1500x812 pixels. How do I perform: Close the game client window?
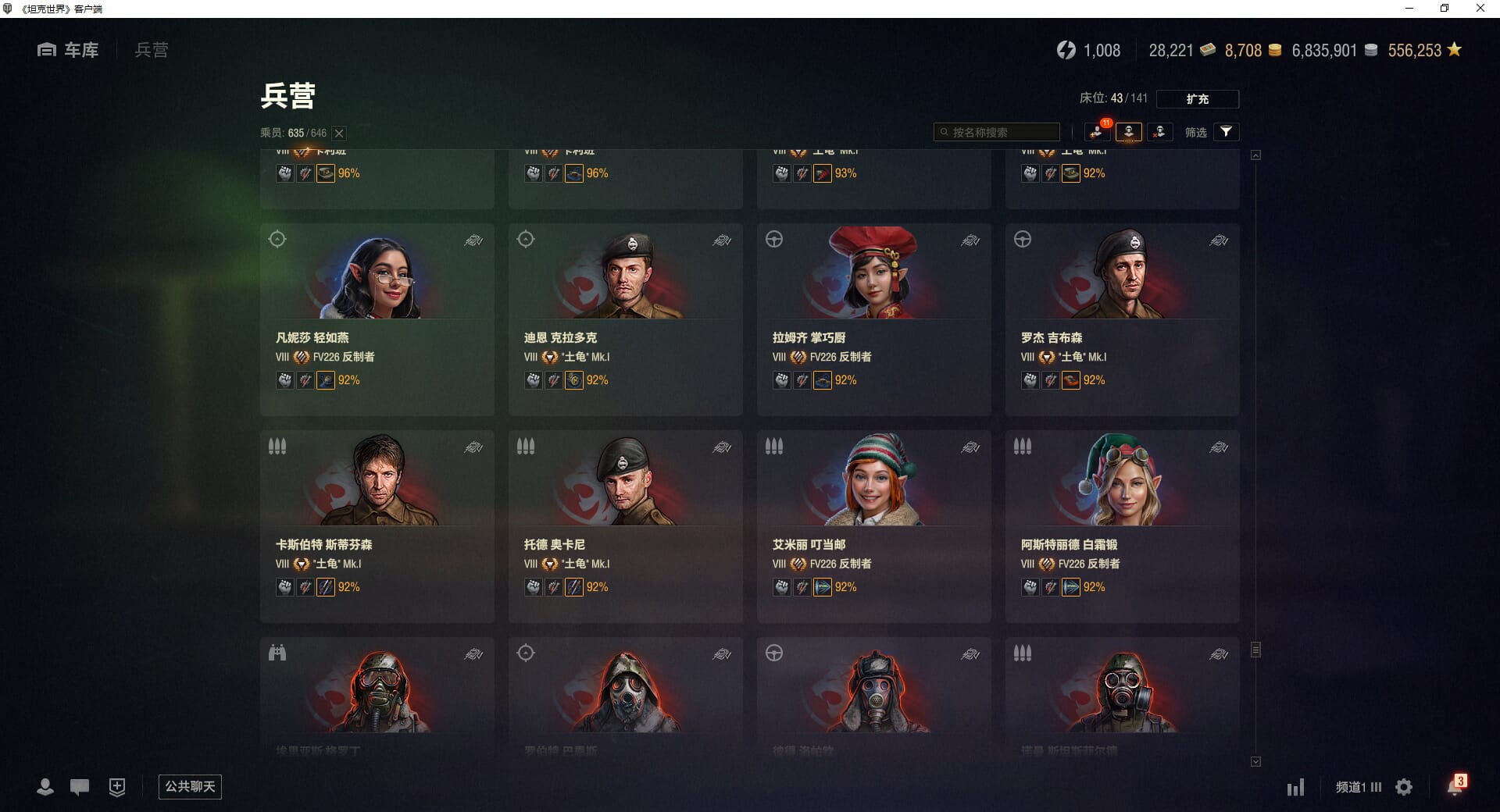coord(1480,9)
